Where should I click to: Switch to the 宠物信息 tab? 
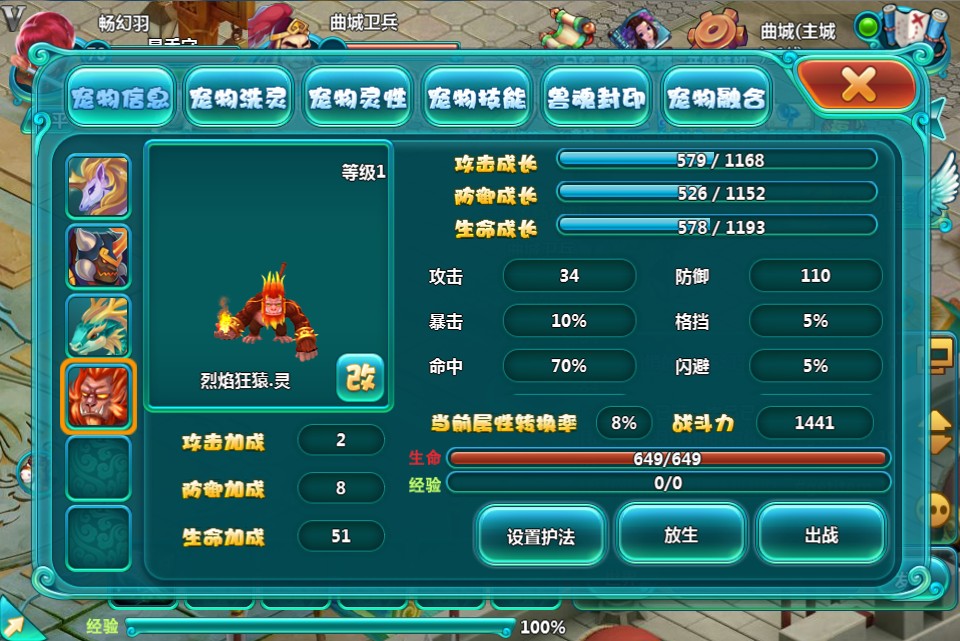point(120,98)
